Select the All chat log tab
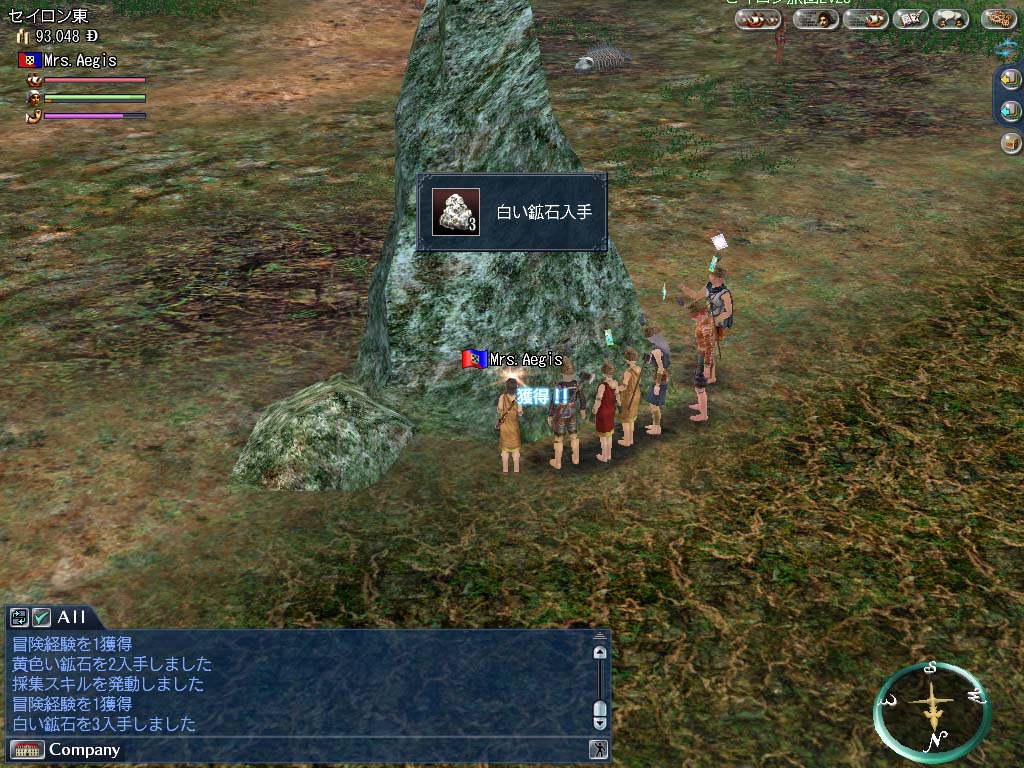The image size is (1024, 768). [x=72, y=617]
